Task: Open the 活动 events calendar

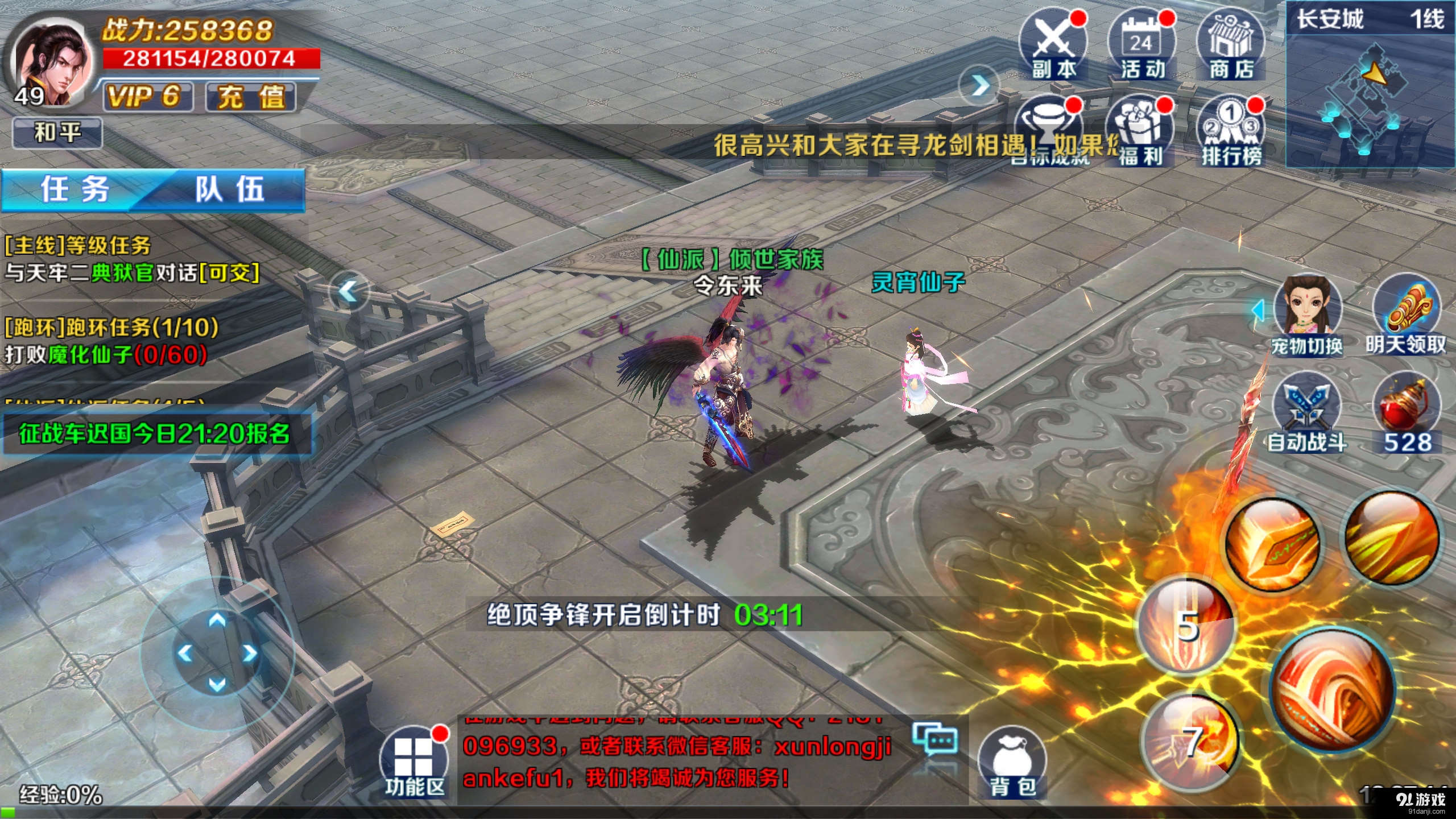Action: 1142,45
